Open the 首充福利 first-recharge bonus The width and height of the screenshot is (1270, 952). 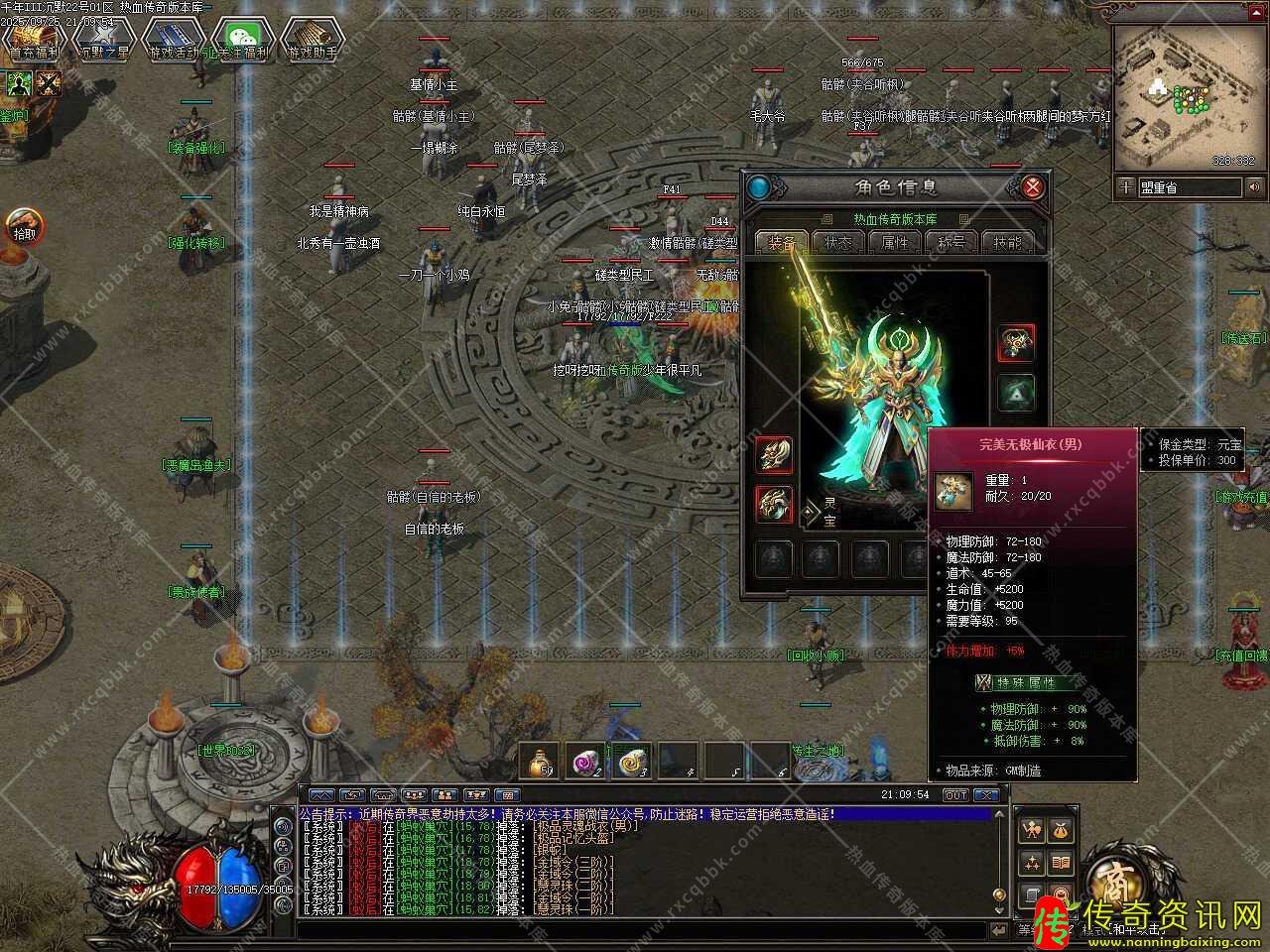click(x=35, y=40)
